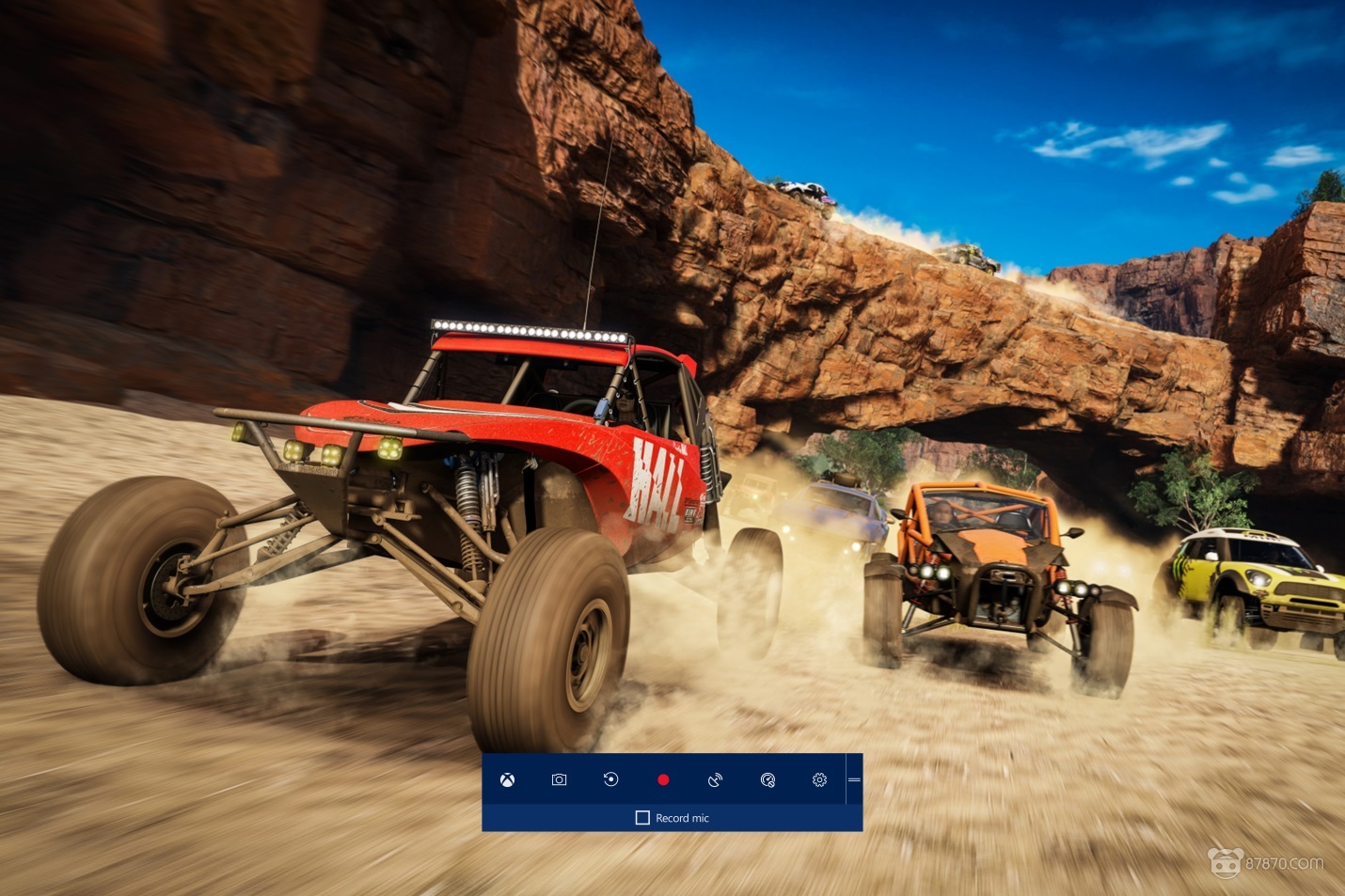Take a screenshot with the camera icon
The height and width of the screenshot is (896, 1345).
click(x=559, y=779)
